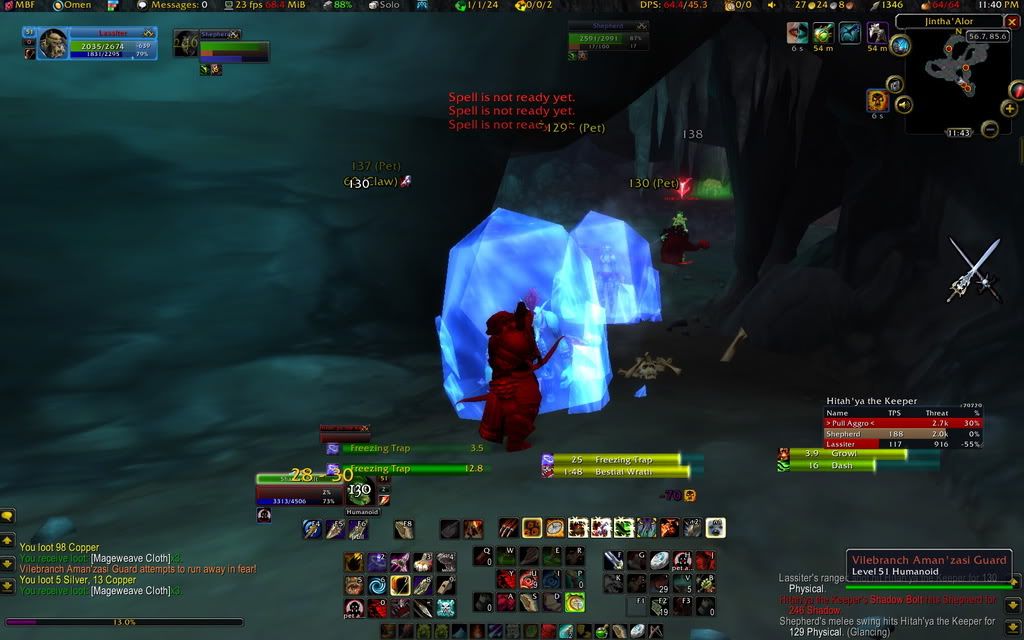This screenshot has height=640, width=1024.
Task: Activate the skull-and-crossbones ability slot
Action: pos(446,606)
